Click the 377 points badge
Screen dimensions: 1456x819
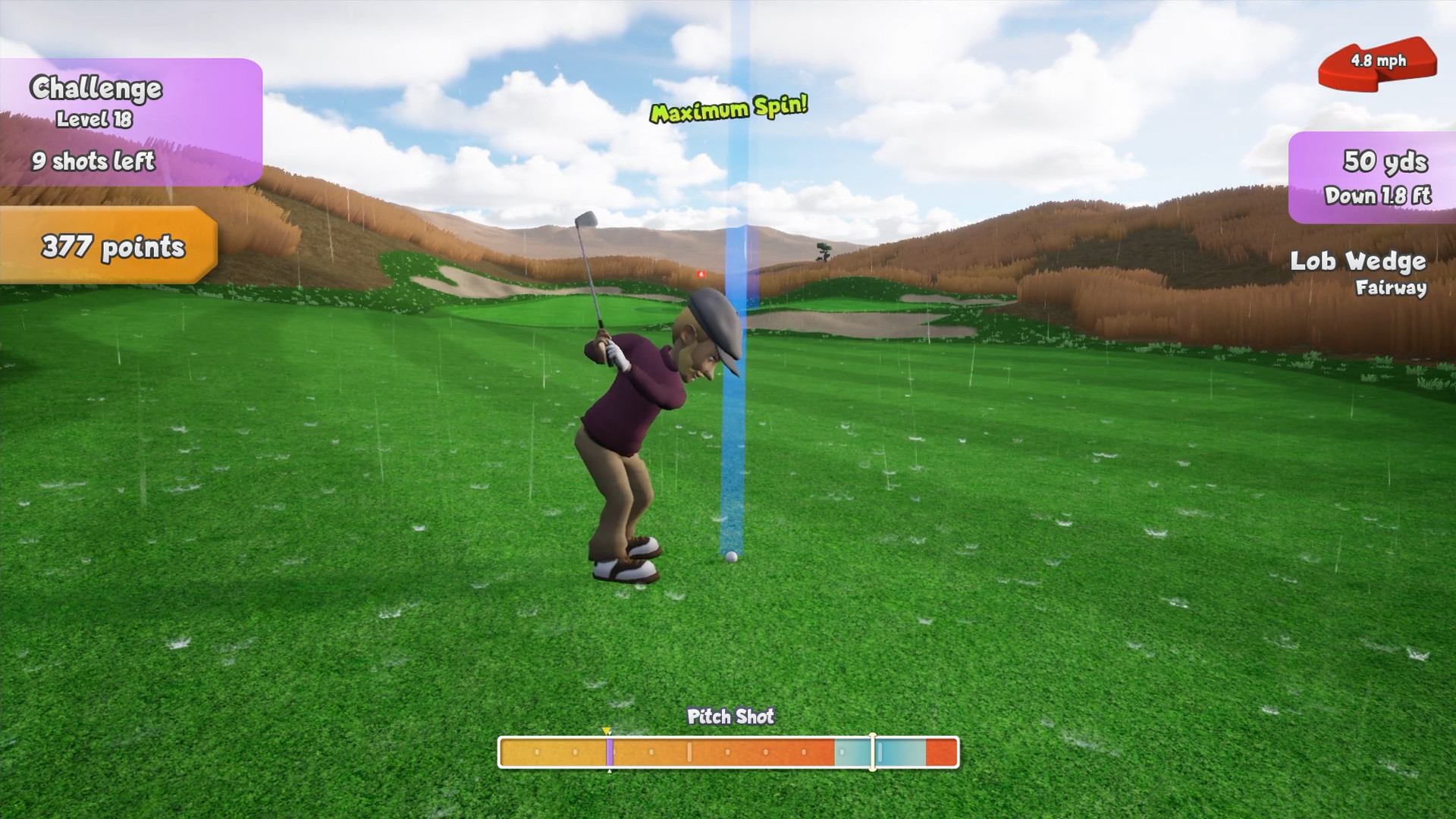coord(111,246)
